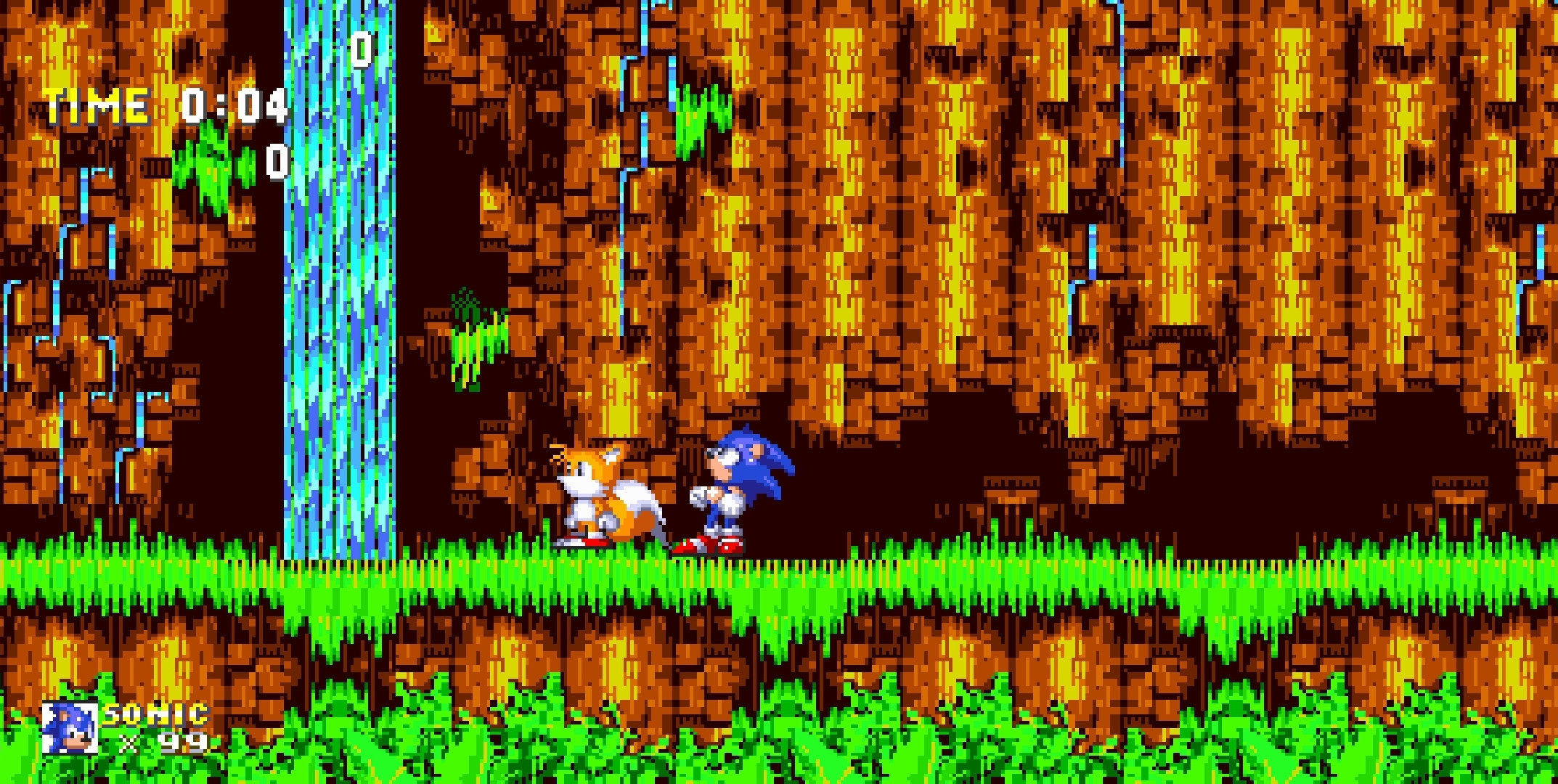Click the TIME label in the HUD
The image size is (1558, 784).
point(94,105)
